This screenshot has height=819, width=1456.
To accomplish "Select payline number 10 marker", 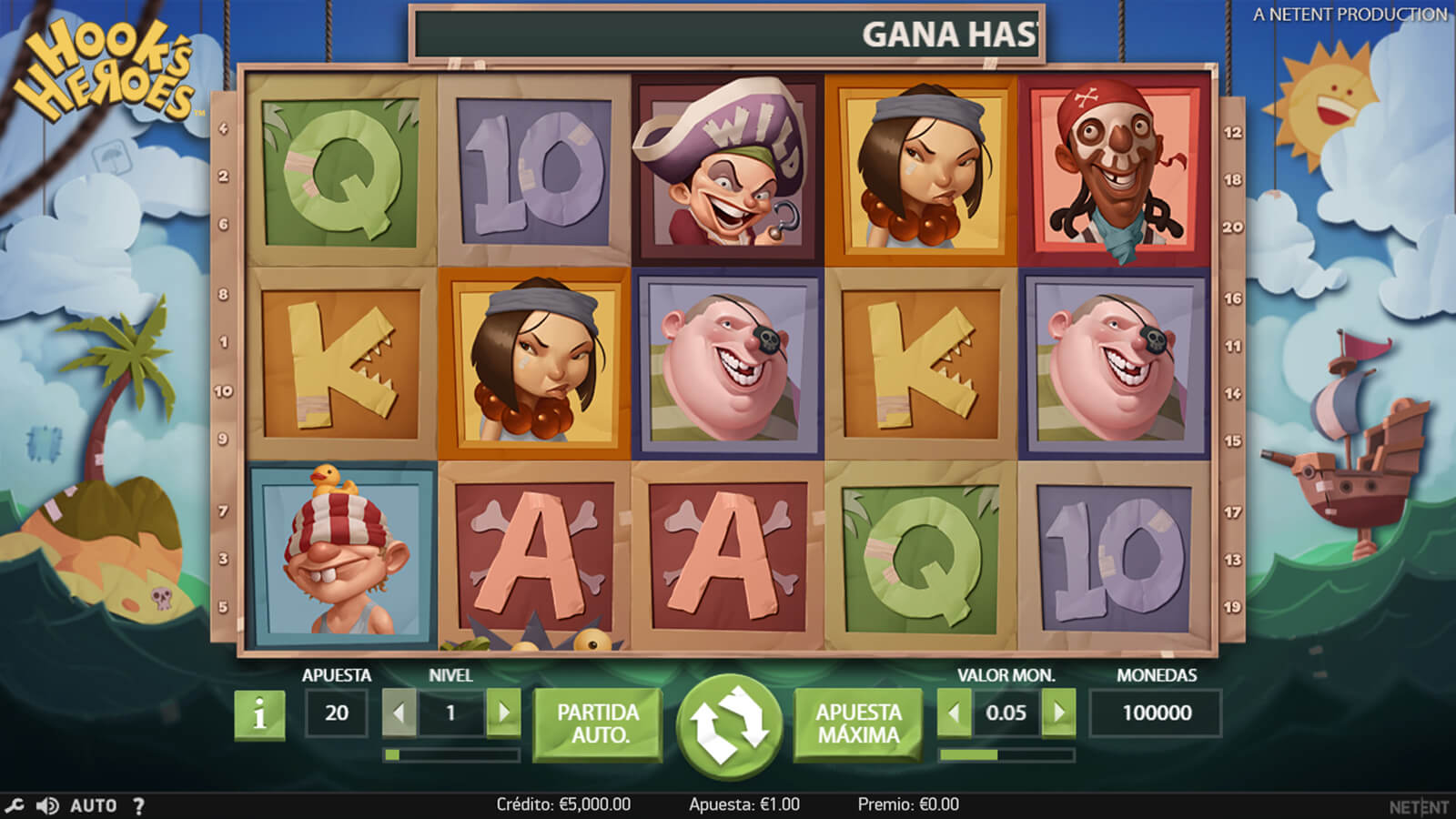I will (x=224, y=391).
